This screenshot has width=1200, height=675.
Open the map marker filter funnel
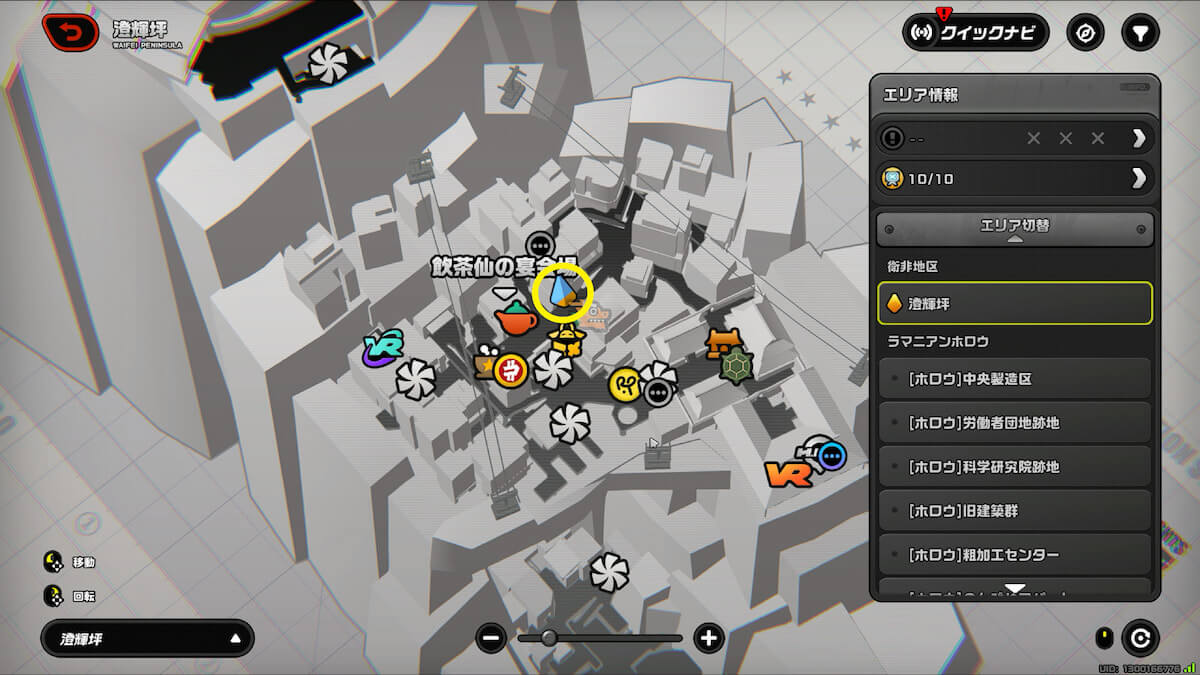pos(1138,33)
